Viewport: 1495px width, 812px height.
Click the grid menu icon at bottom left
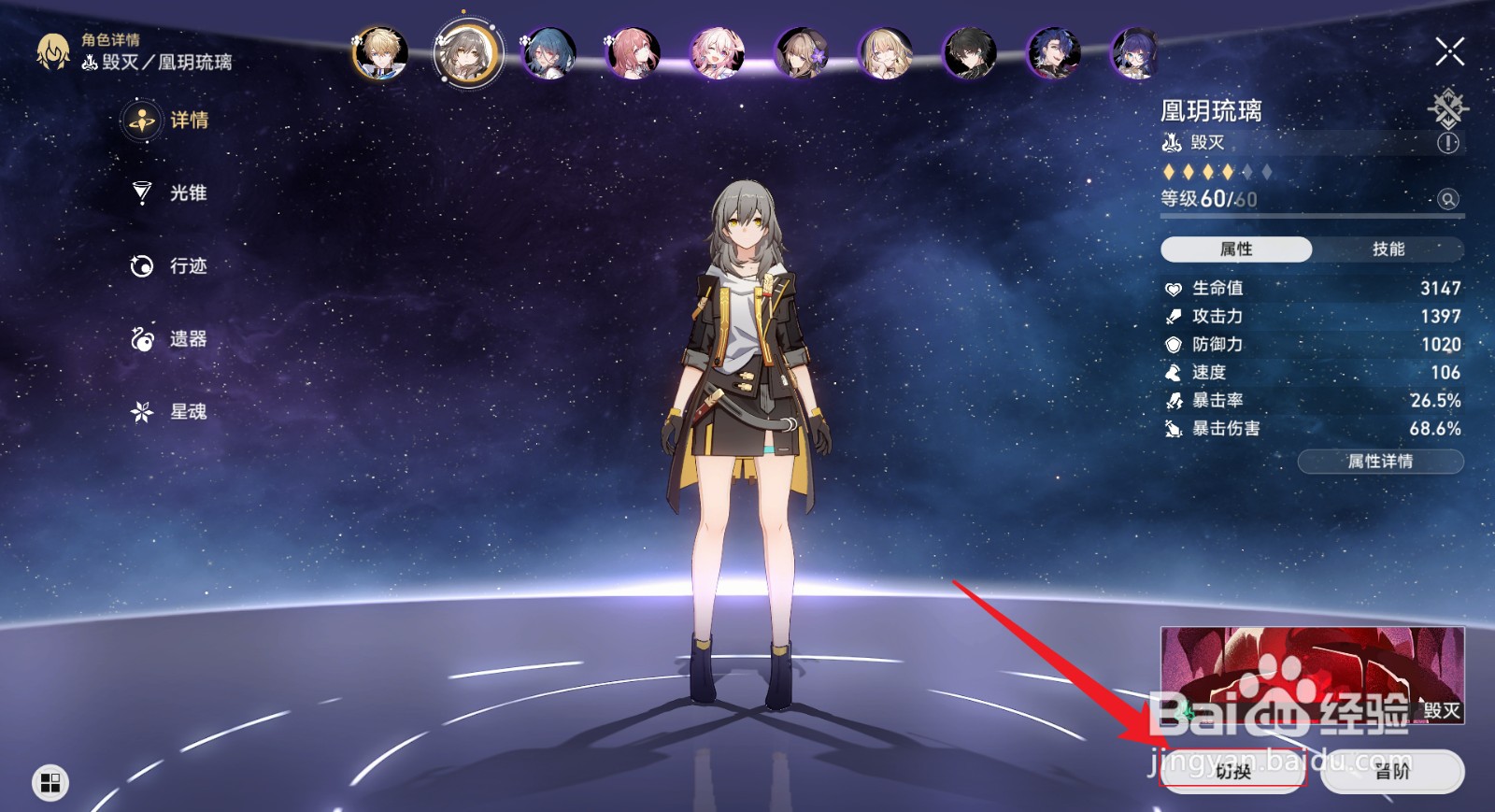(x=50, y=784)
